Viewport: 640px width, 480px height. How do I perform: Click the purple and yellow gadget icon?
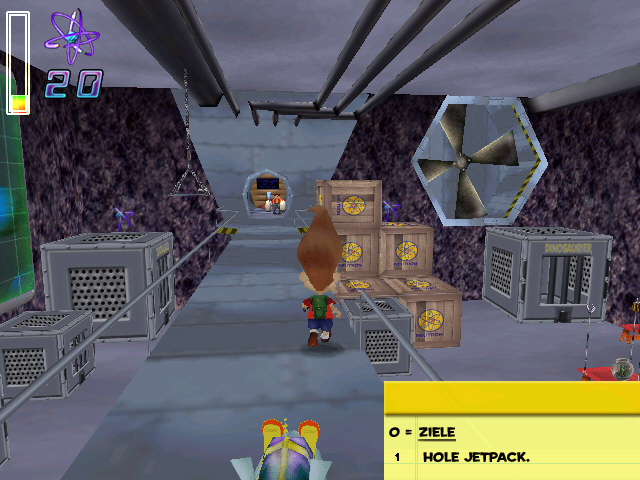287,446
